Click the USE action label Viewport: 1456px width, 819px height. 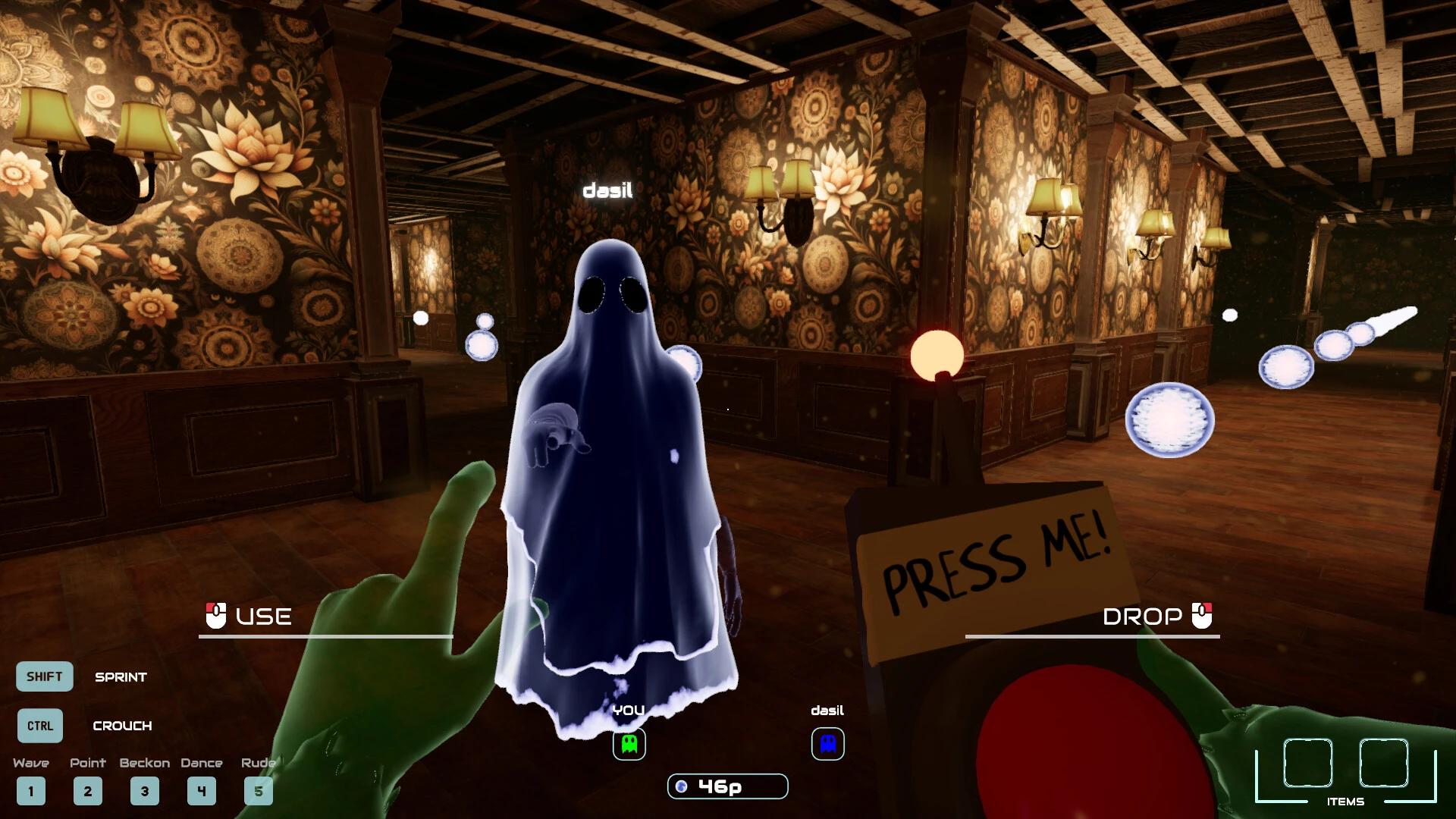(x=262, y=617)
